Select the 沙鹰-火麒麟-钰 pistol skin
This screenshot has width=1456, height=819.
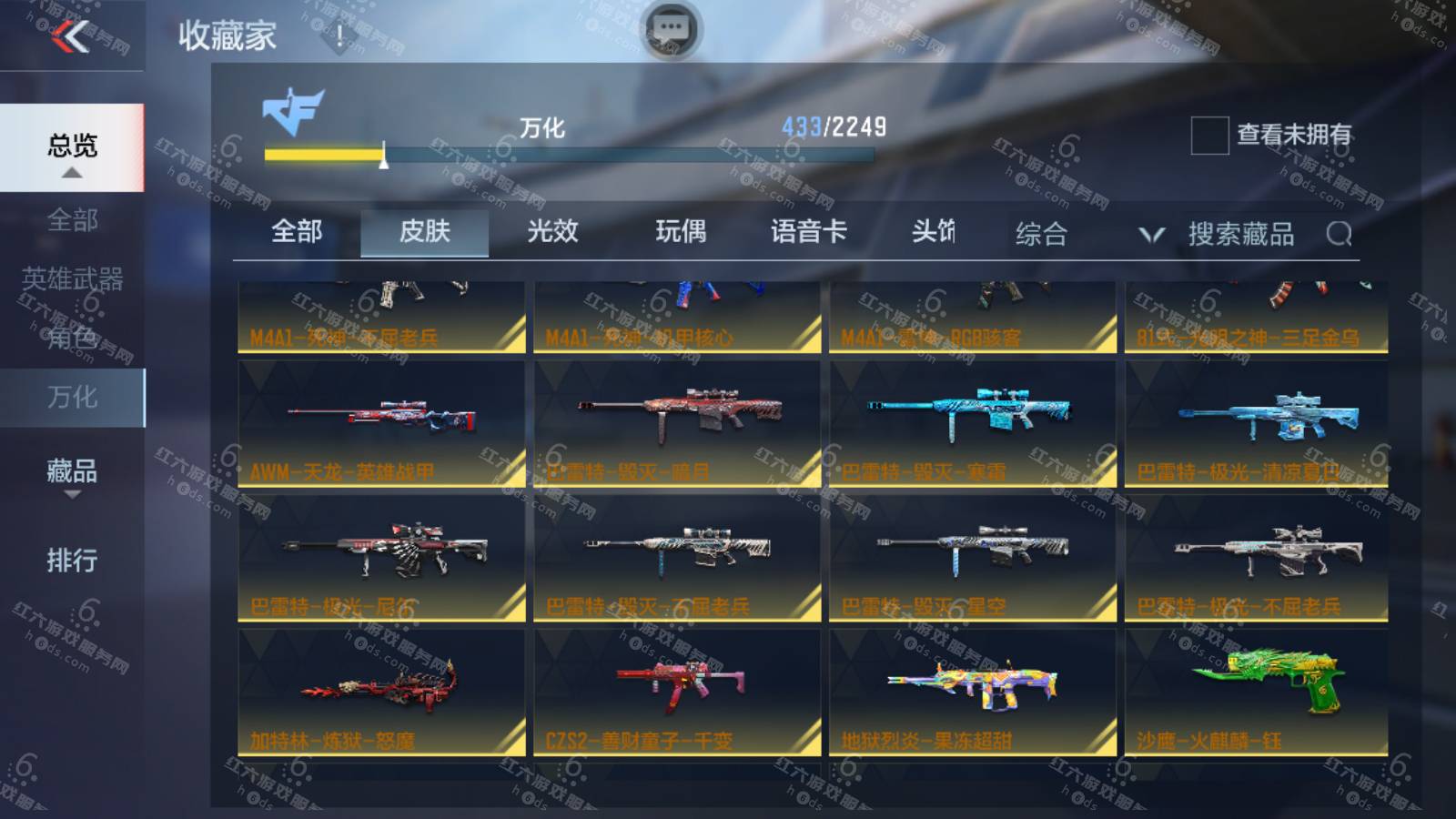[x=1257, y=693]
